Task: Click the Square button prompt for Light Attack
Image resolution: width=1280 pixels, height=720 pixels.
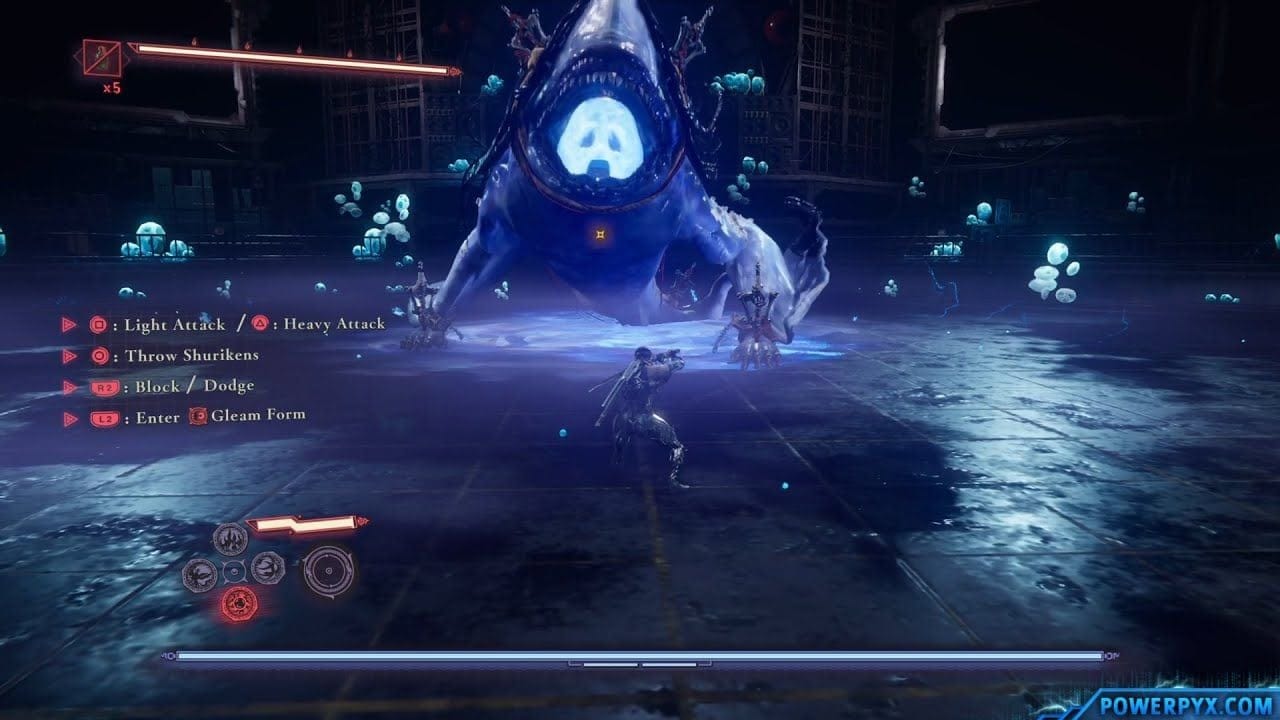Action: [98, 323]
